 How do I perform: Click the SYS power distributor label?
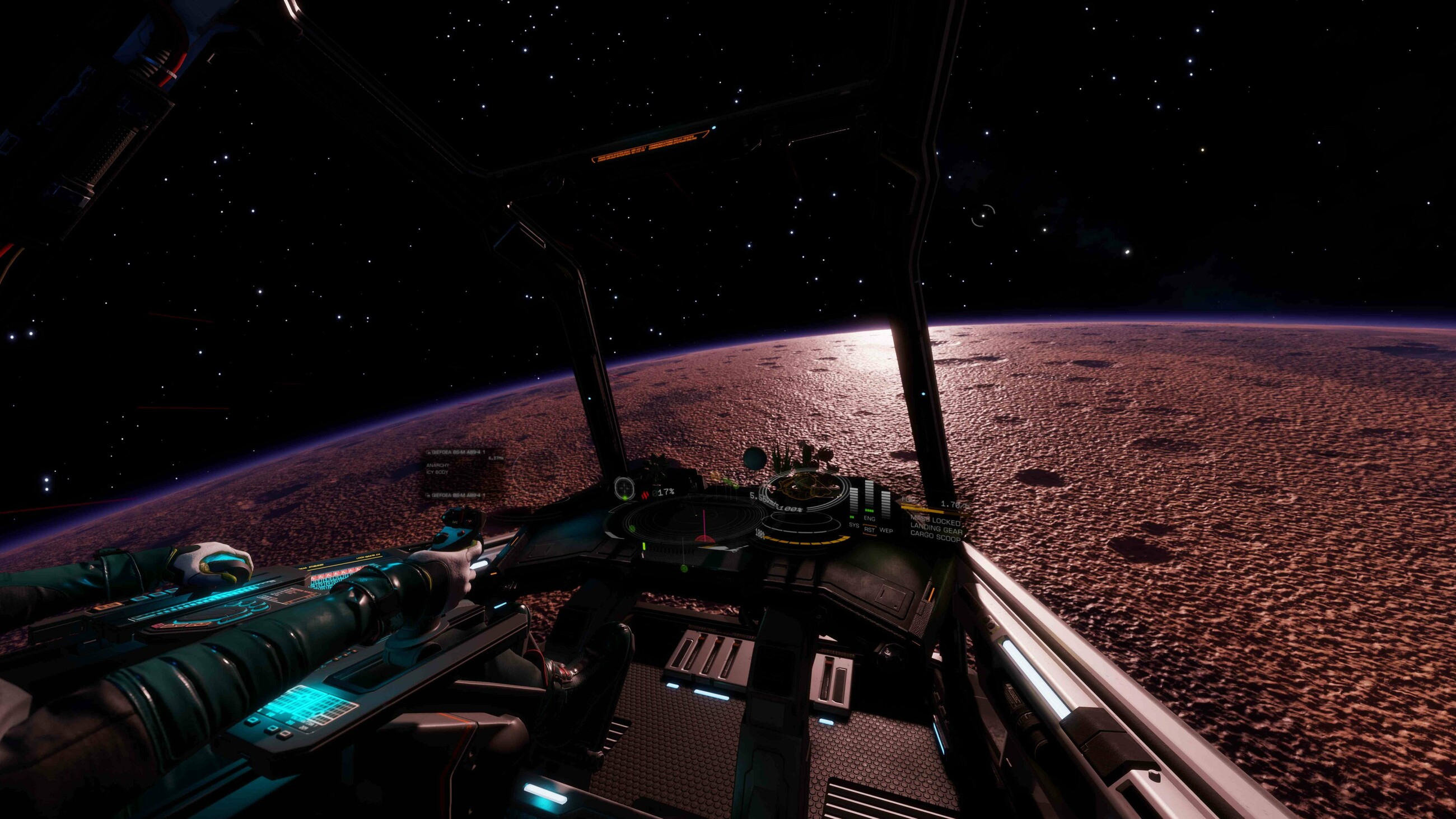point(853,526)
